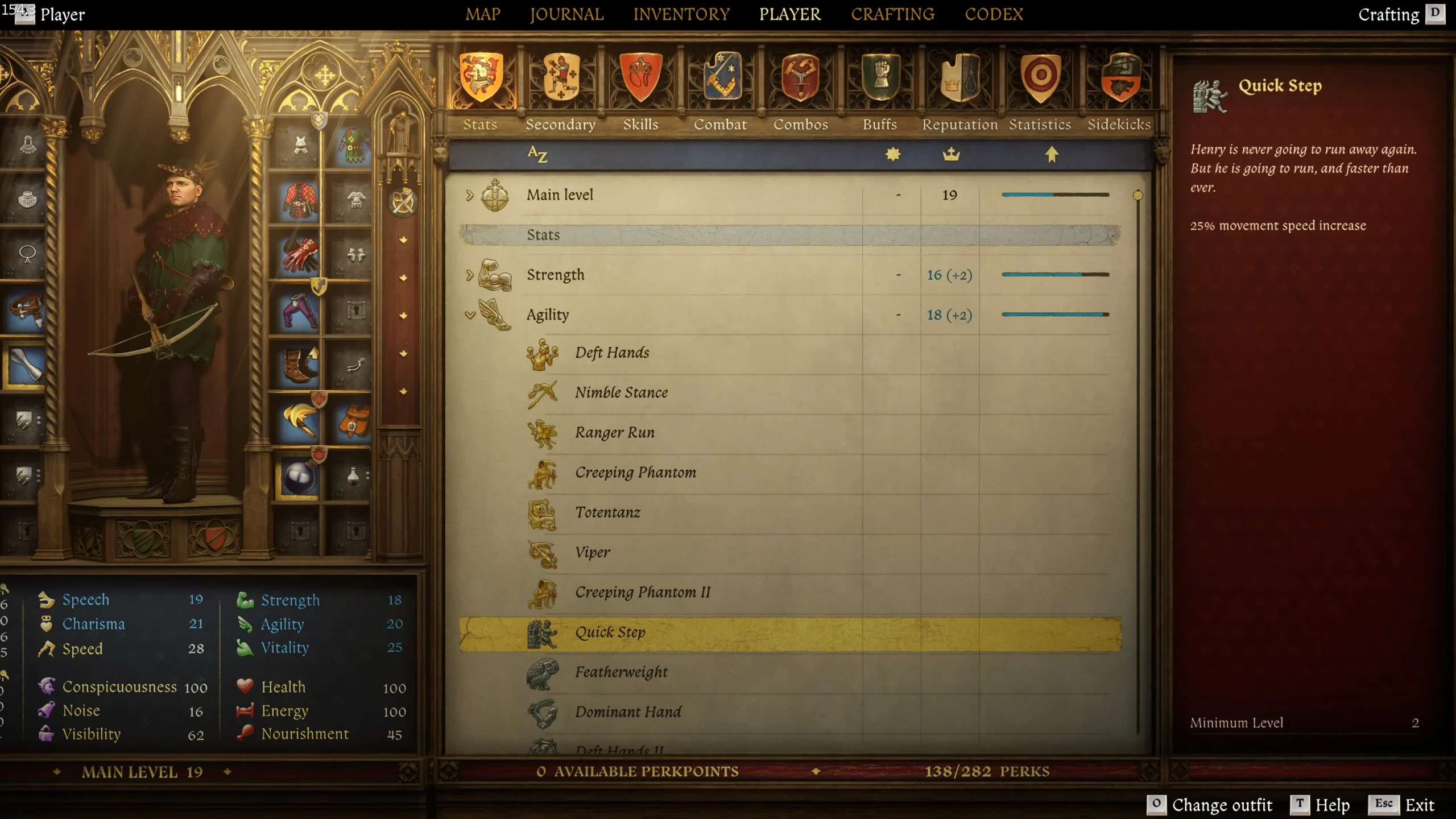Viewport: 1456px width, 819px height.
Task: Sort by the crown column icon
Action: pyautogui.click(x=950, y=154)
